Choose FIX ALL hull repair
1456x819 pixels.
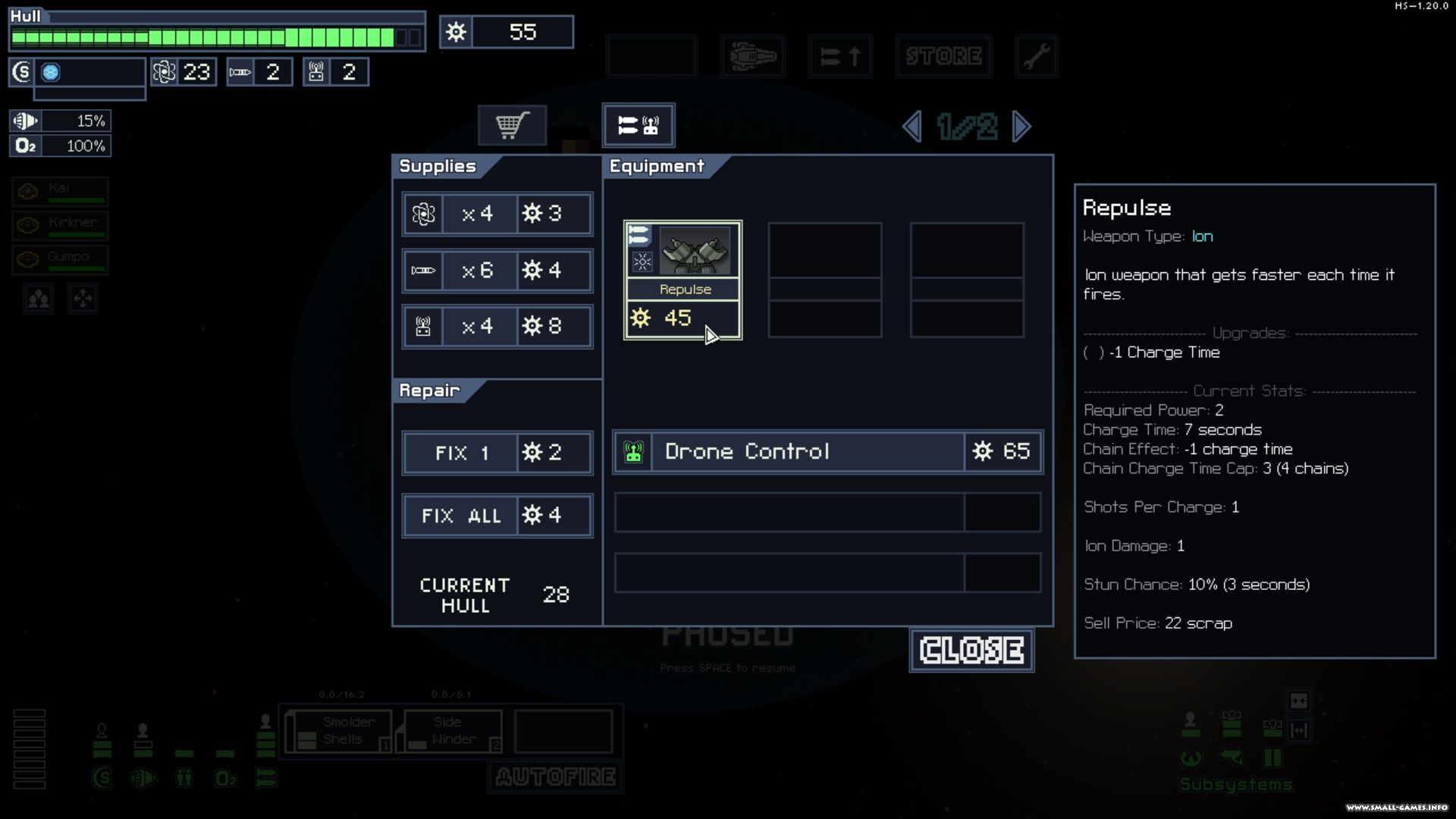[497, 516]
